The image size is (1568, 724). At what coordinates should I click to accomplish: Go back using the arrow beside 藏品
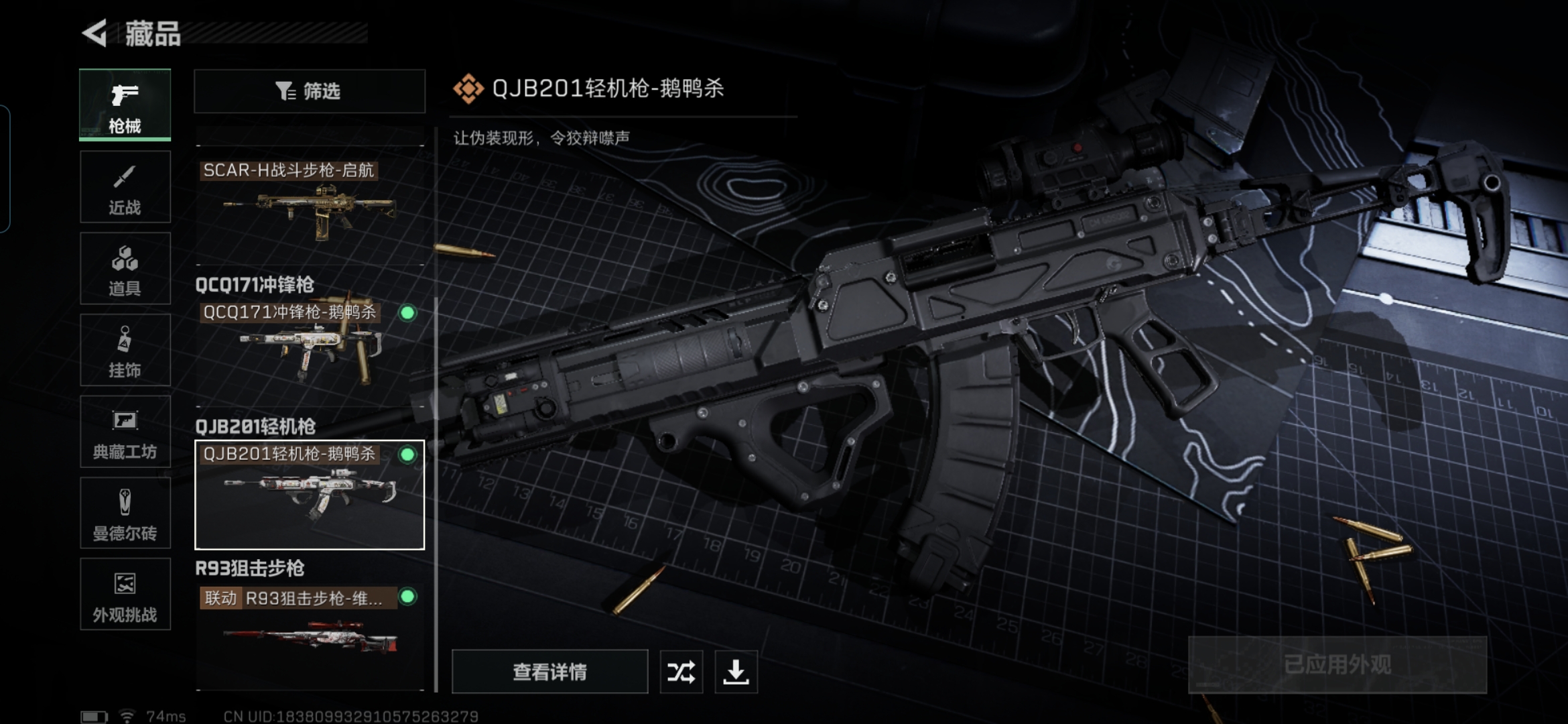coord(95,34)
